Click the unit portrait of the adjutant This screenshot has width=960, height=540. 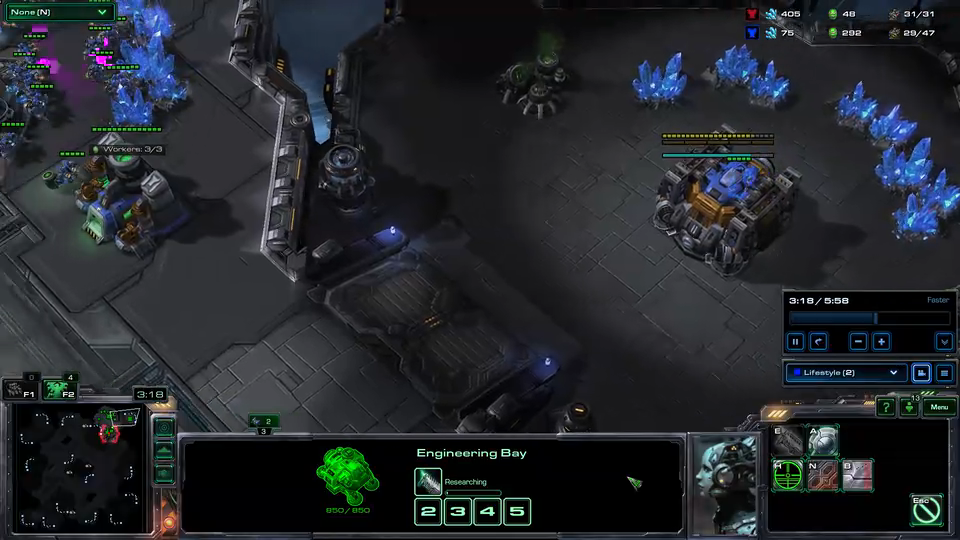(x=724, y=482)
